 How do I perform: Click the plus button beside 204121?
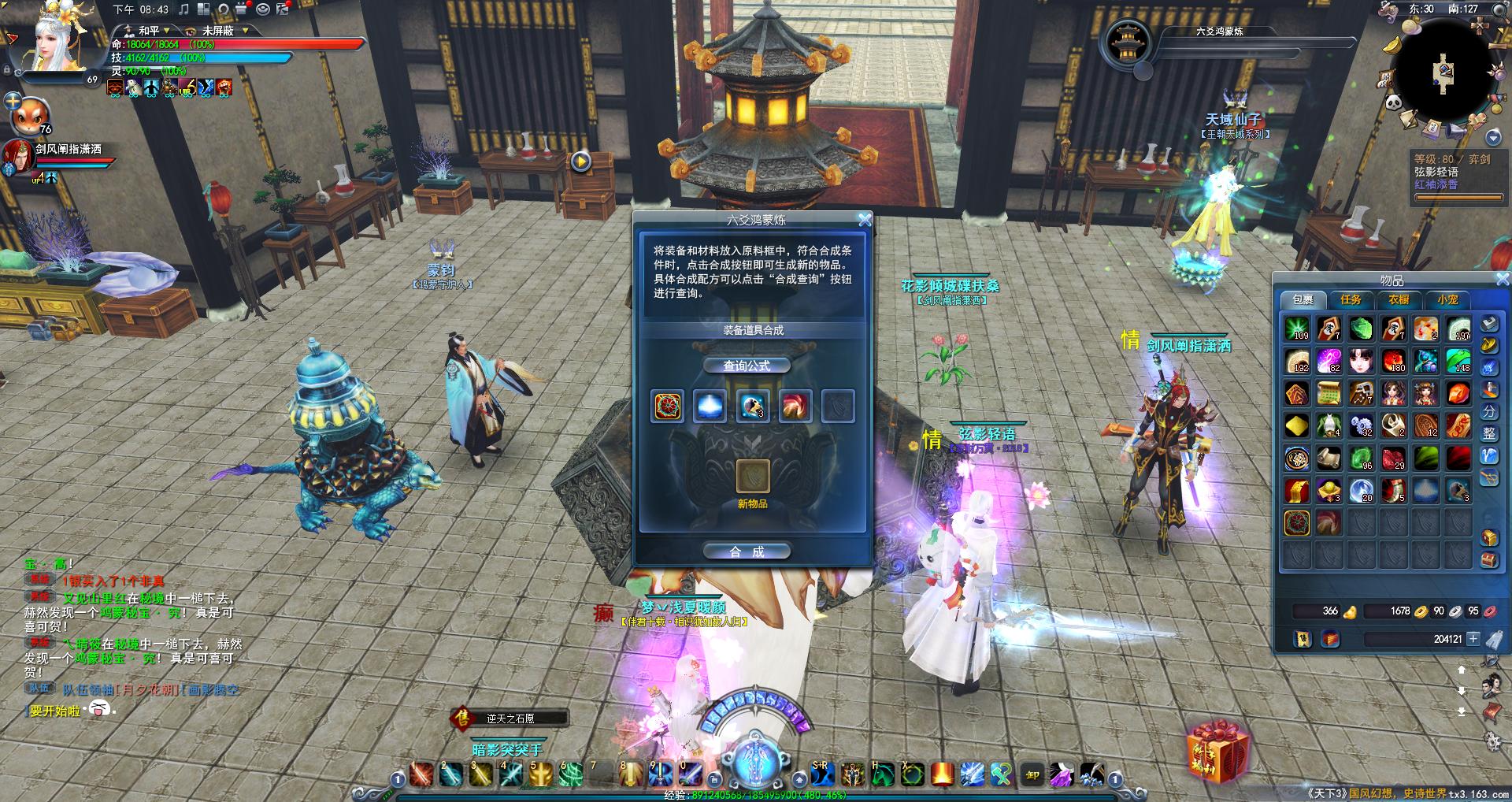point(1473,639)
